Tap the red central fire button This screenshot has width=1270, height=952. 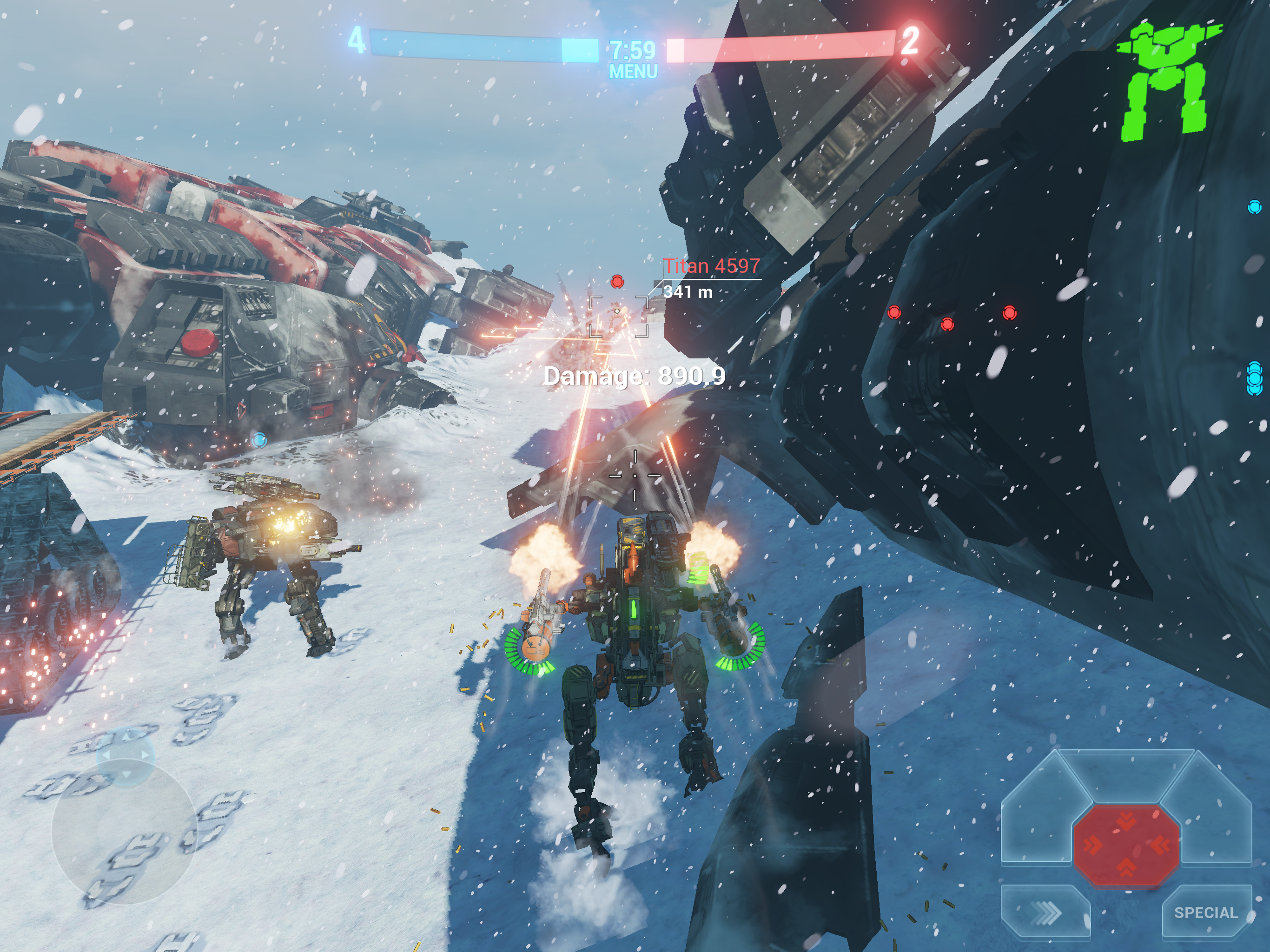[1126, 845]
